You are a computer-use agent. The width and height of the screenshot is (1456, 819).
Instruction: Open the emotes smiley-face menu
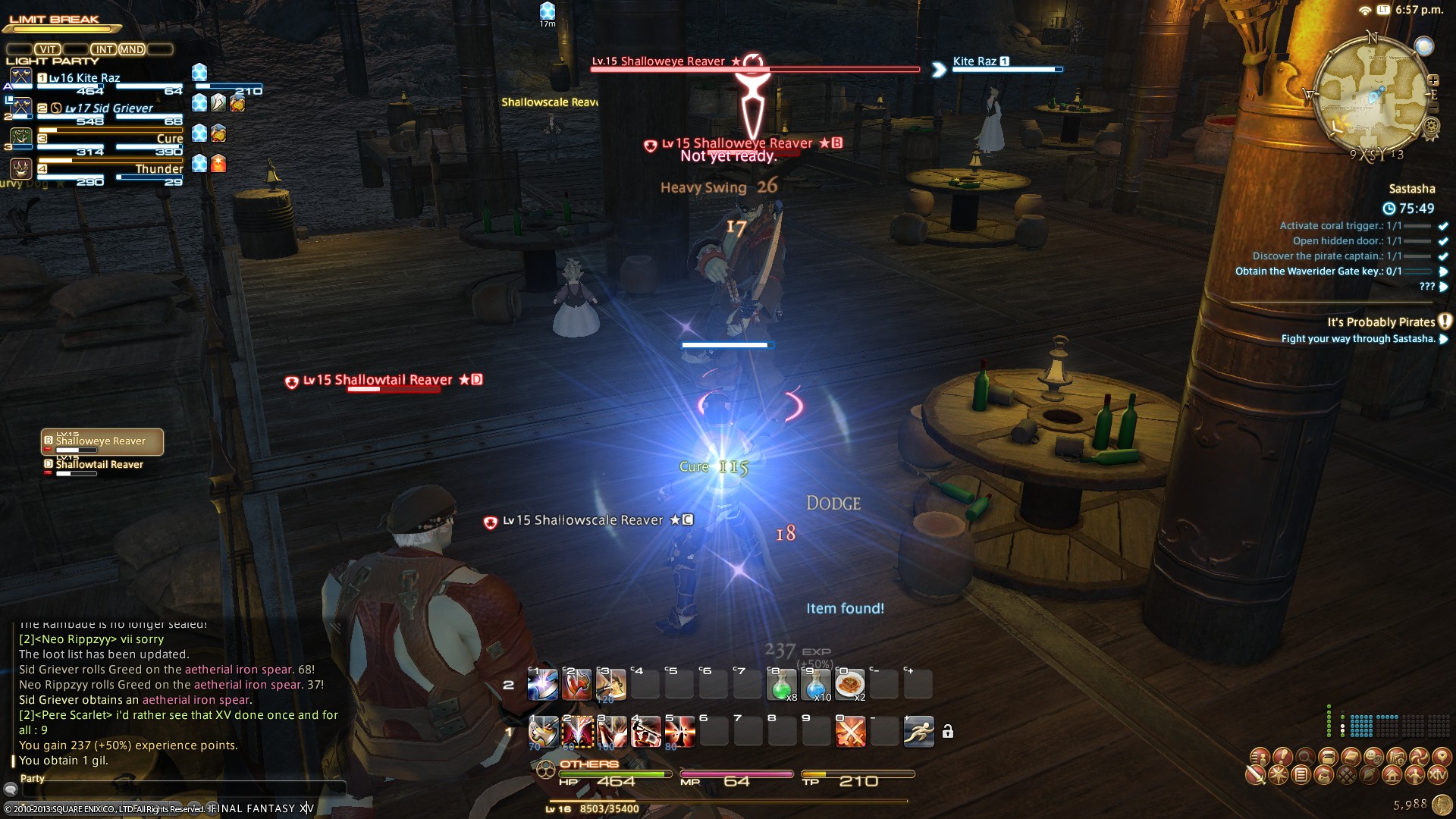pyautogui.click(x=1373, y=757)
